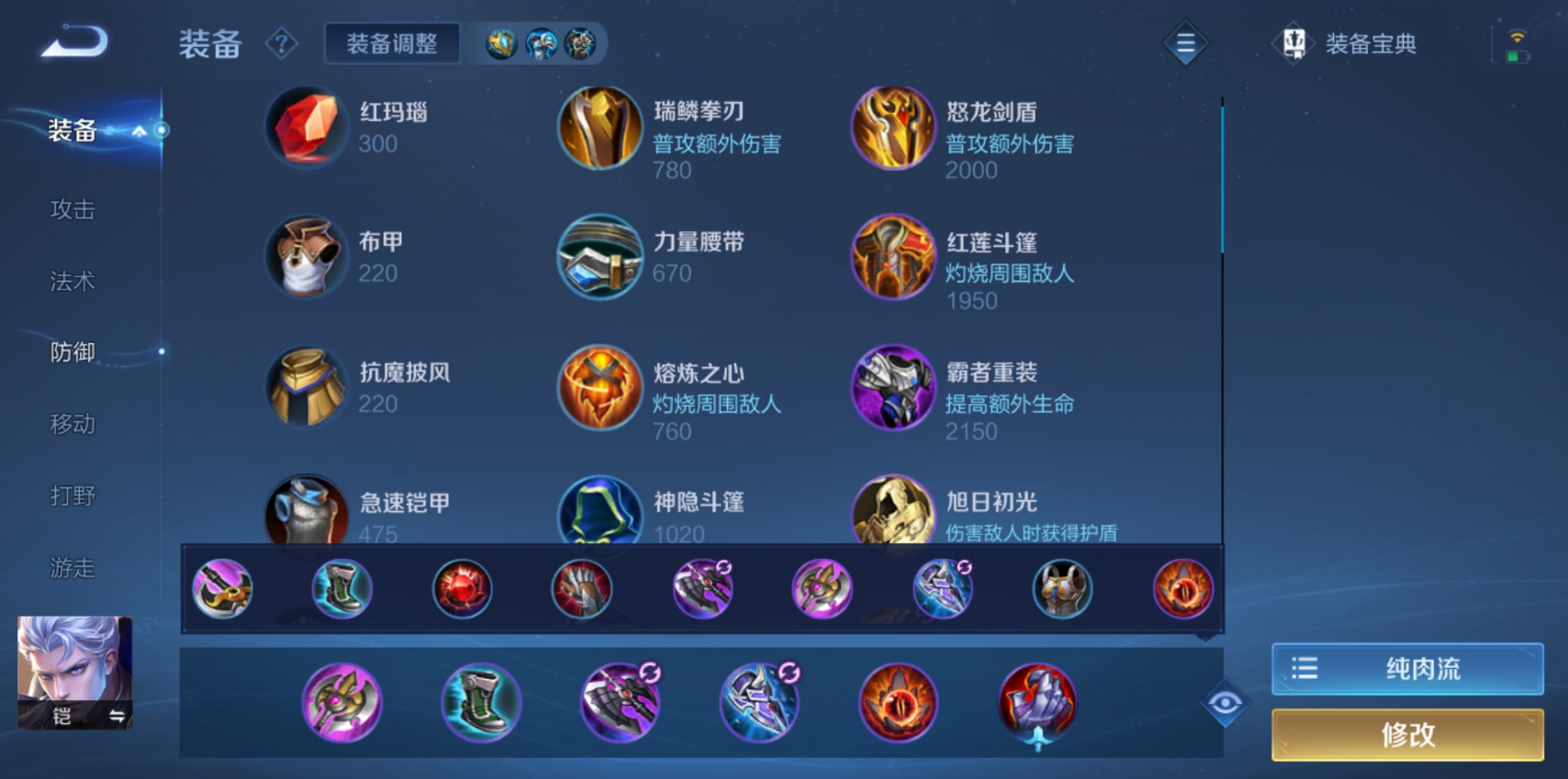Viewport: 1568px width, 779px height.
Task: Select the 瑞鳞拳刃 item icon
Action: point(599,128)
